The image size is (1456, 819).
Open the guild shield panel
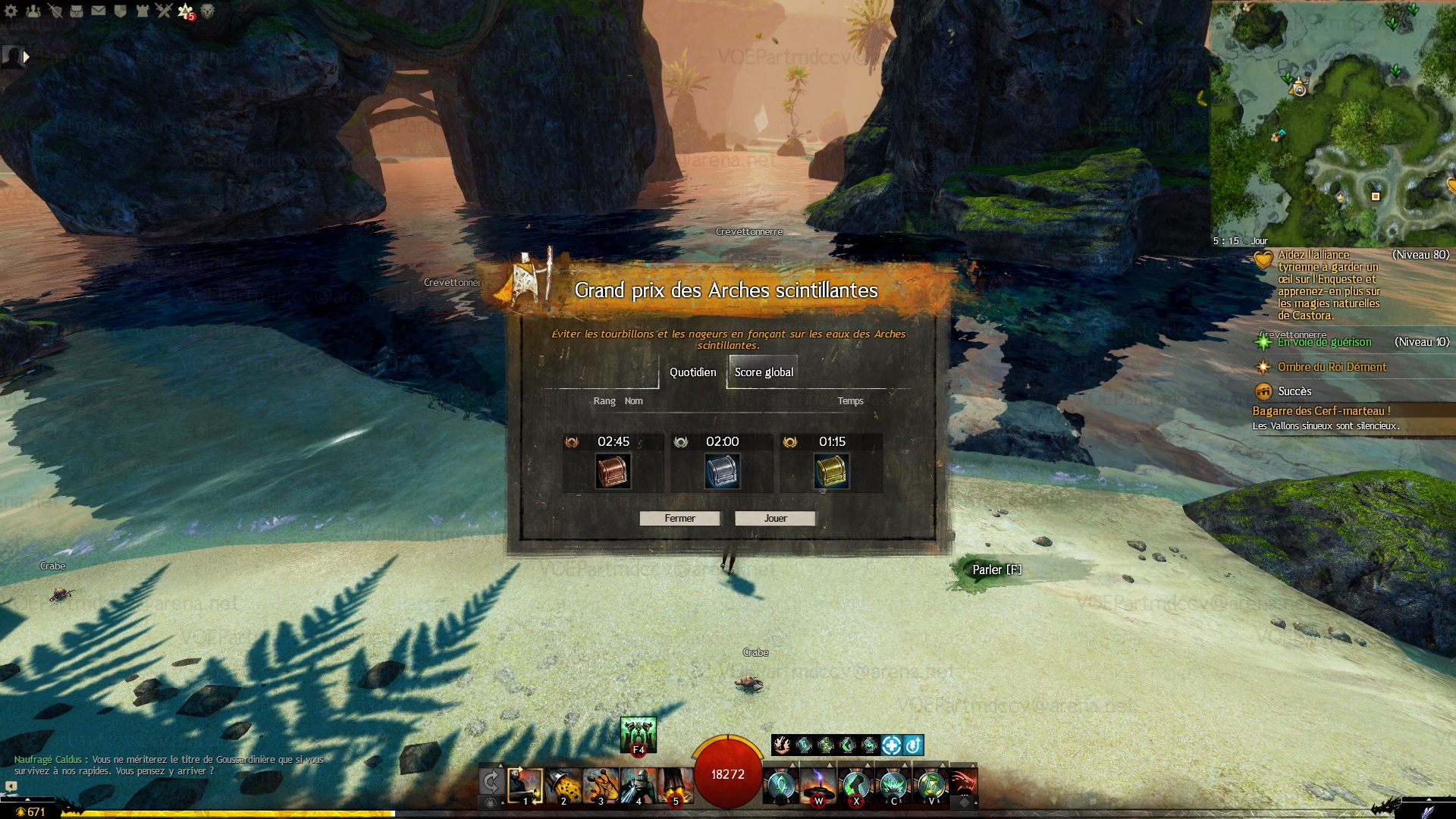pos(120,11)
